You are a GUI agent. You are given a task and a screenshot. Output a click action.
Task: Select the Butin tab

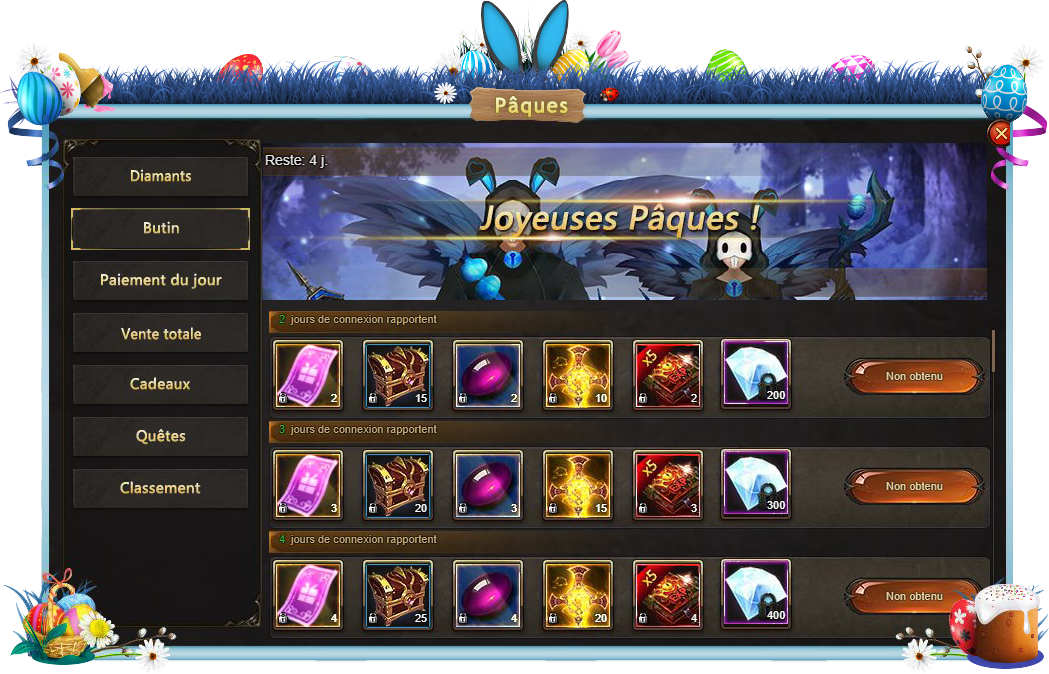pyautogui.click(x=160, y=228)
